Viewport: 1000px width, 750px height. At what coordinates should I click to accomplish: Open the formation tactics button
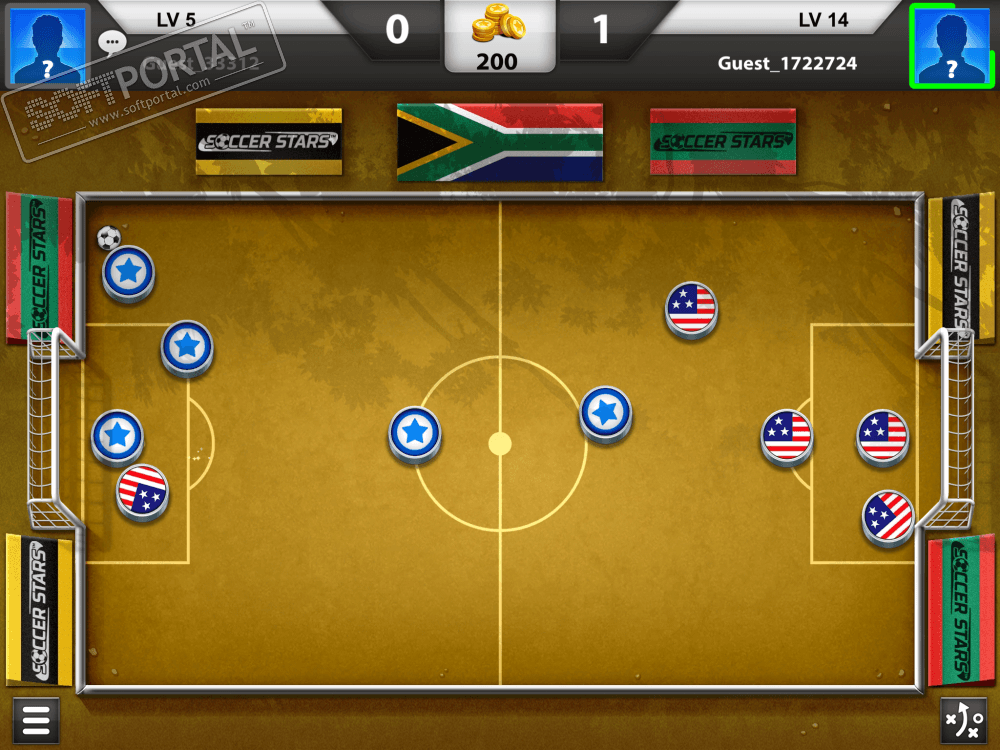pyautogui.click(x=964, y=720)
